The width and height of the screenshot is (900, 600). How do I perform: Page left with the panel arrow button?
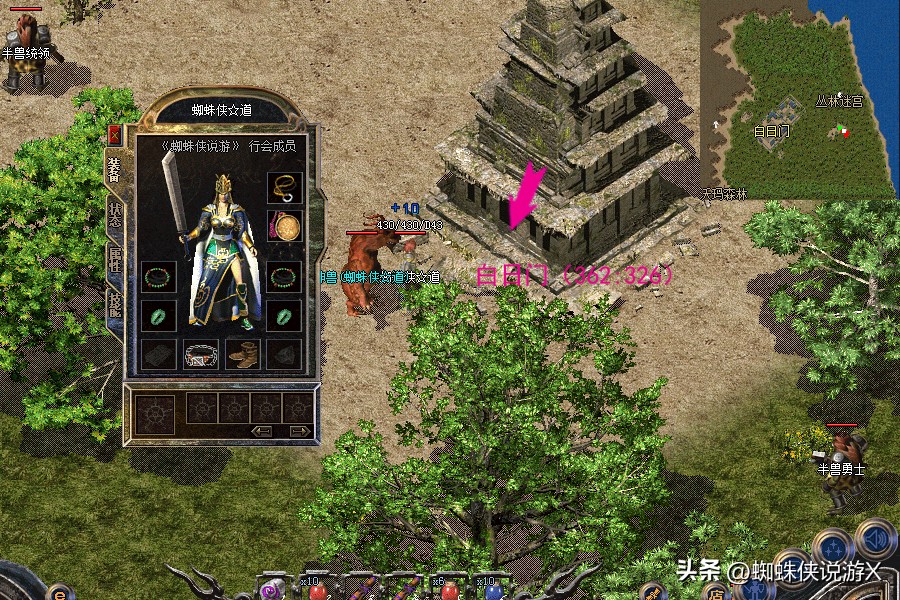[x=263, y=430]
